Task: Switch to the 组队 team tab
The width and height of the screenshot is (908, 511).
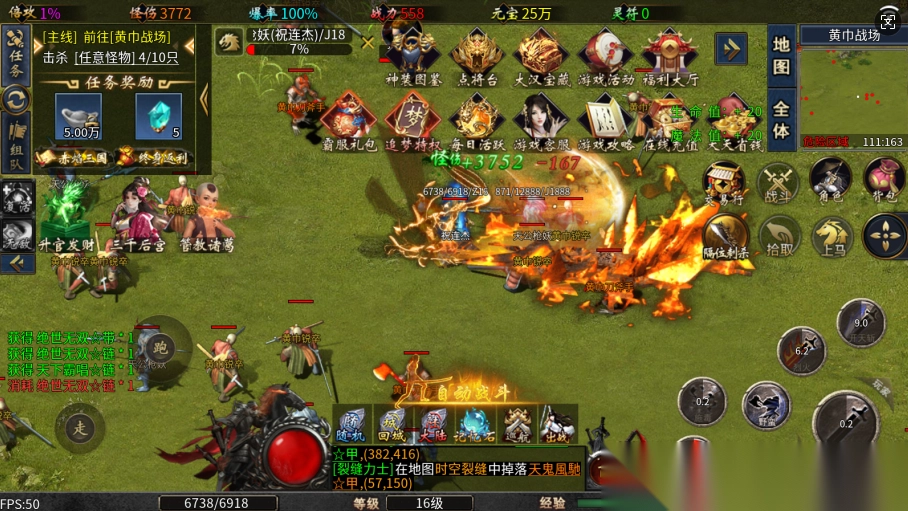Action: click(x=16, y=145)
